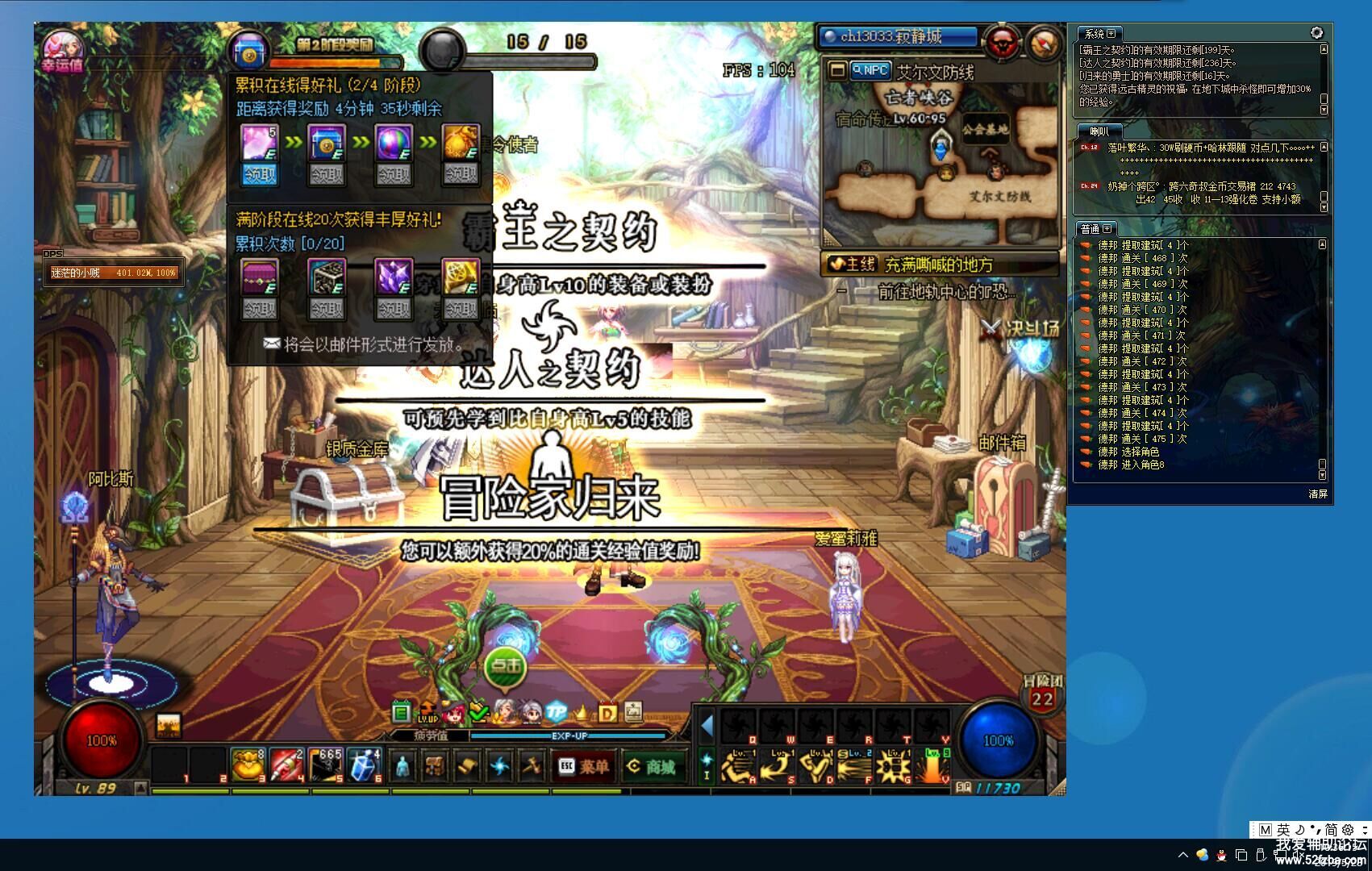Open the ESC 菜单 menu button
The height and width of the screenshot is (871, 1372).
[583, 766]
